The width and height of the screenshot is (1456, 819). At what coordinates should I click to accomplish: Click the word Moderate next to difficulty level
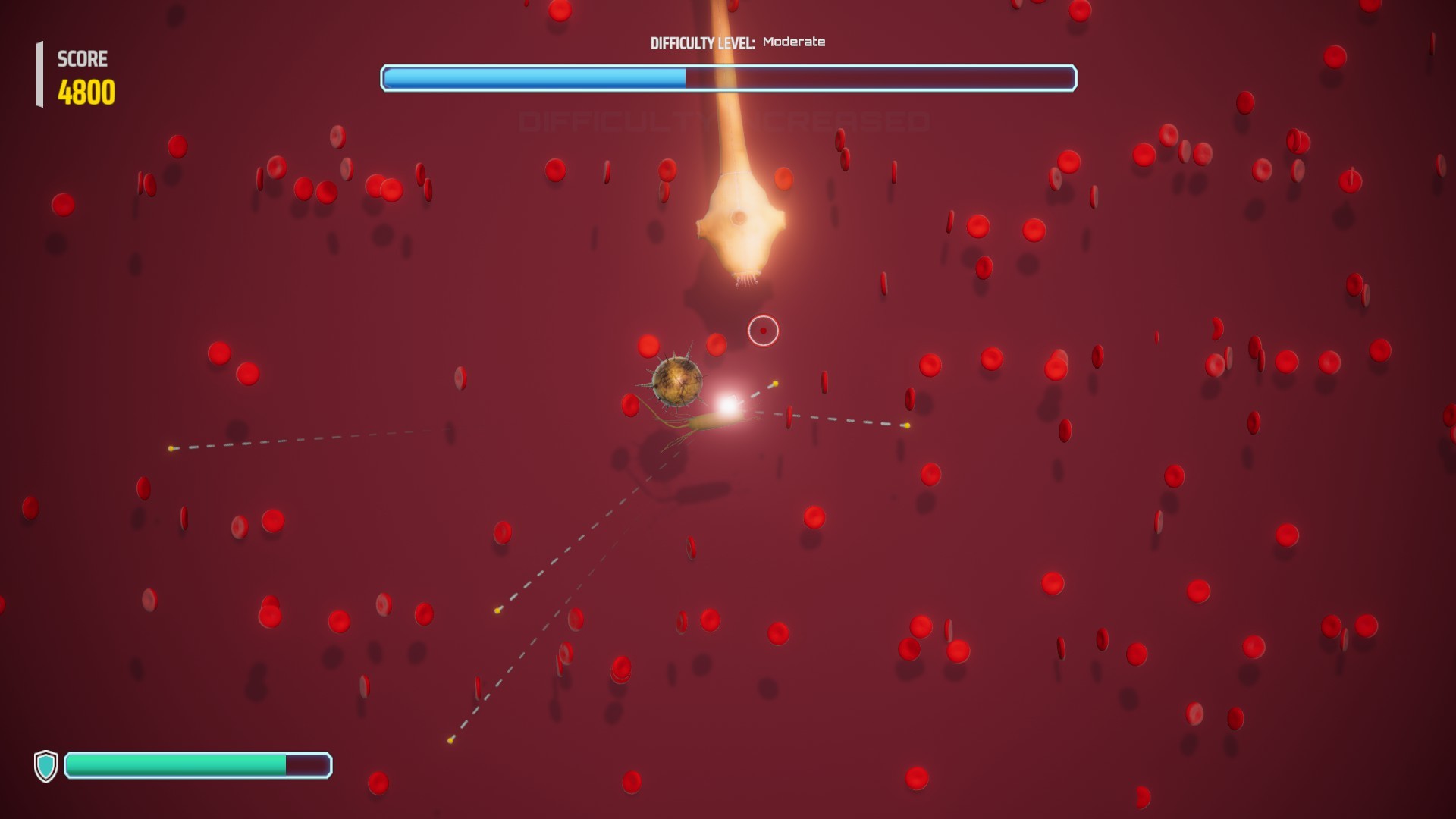[793, 43]
